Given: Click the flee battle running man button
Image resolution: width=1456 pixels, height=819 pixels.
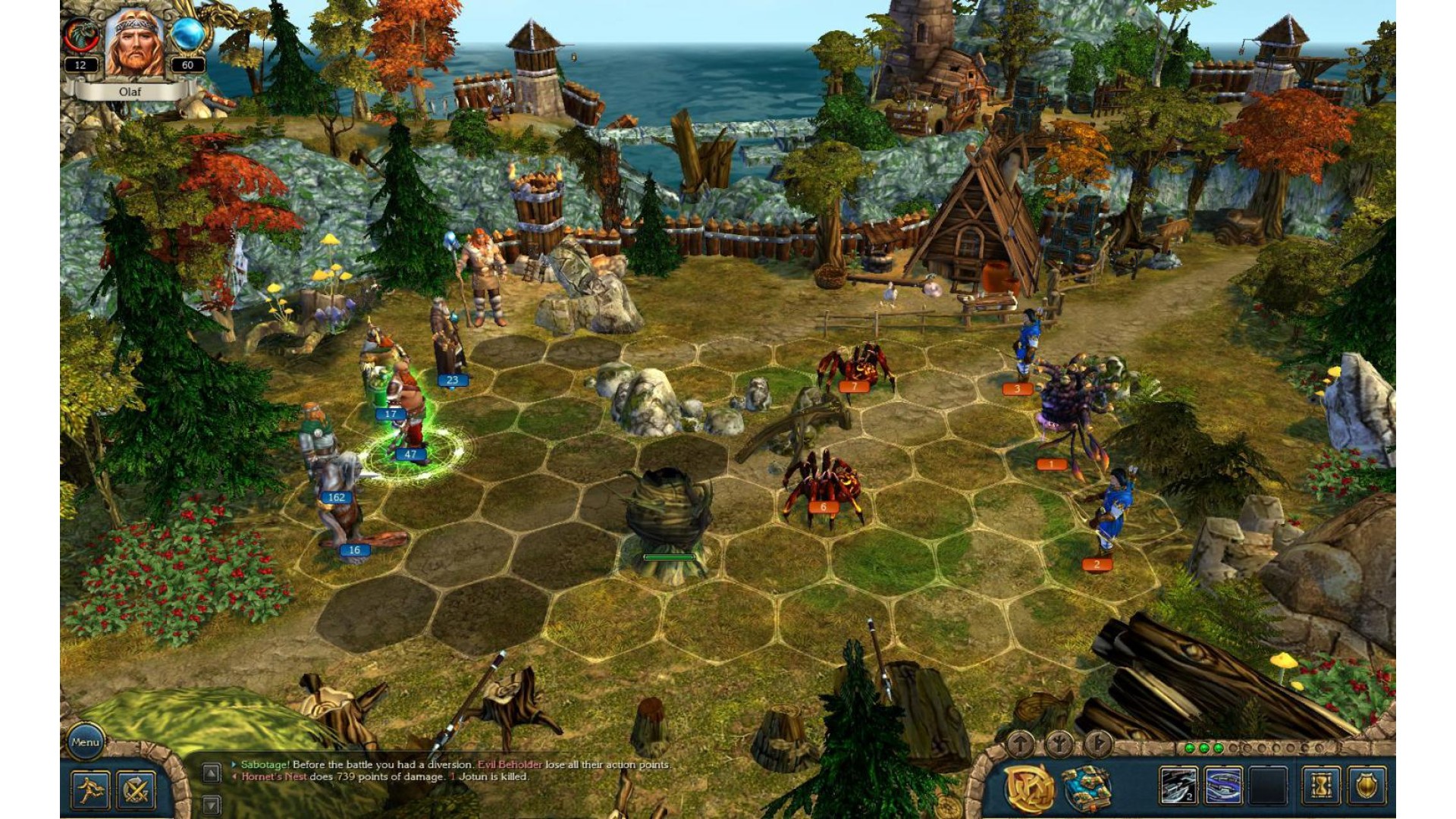Looking at the screenshot, I should click(x=91, y=789).
